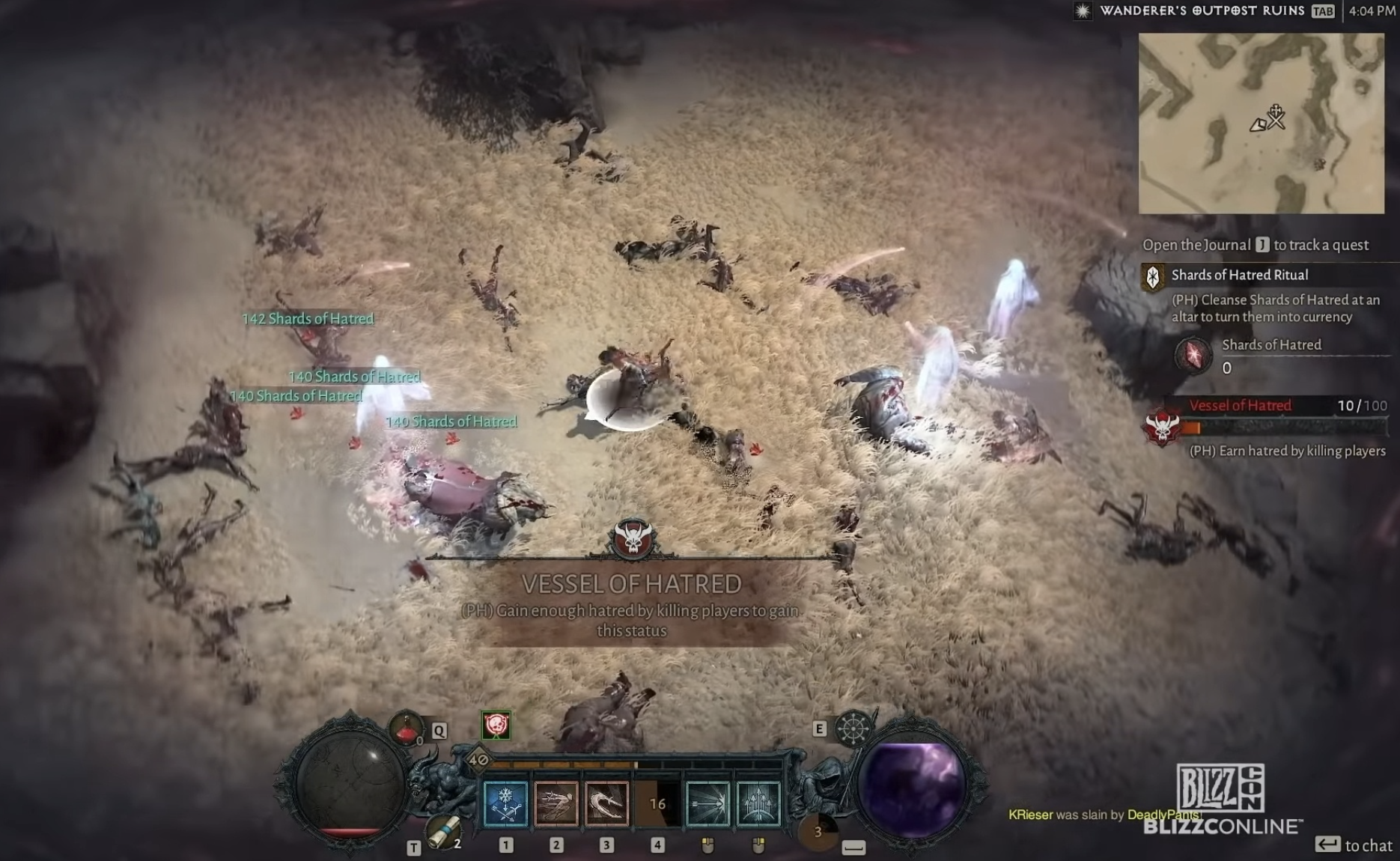The image size is (1400, 861).
Task: Click the evade cooldown icon showing 3
Action: click(818, 832)
